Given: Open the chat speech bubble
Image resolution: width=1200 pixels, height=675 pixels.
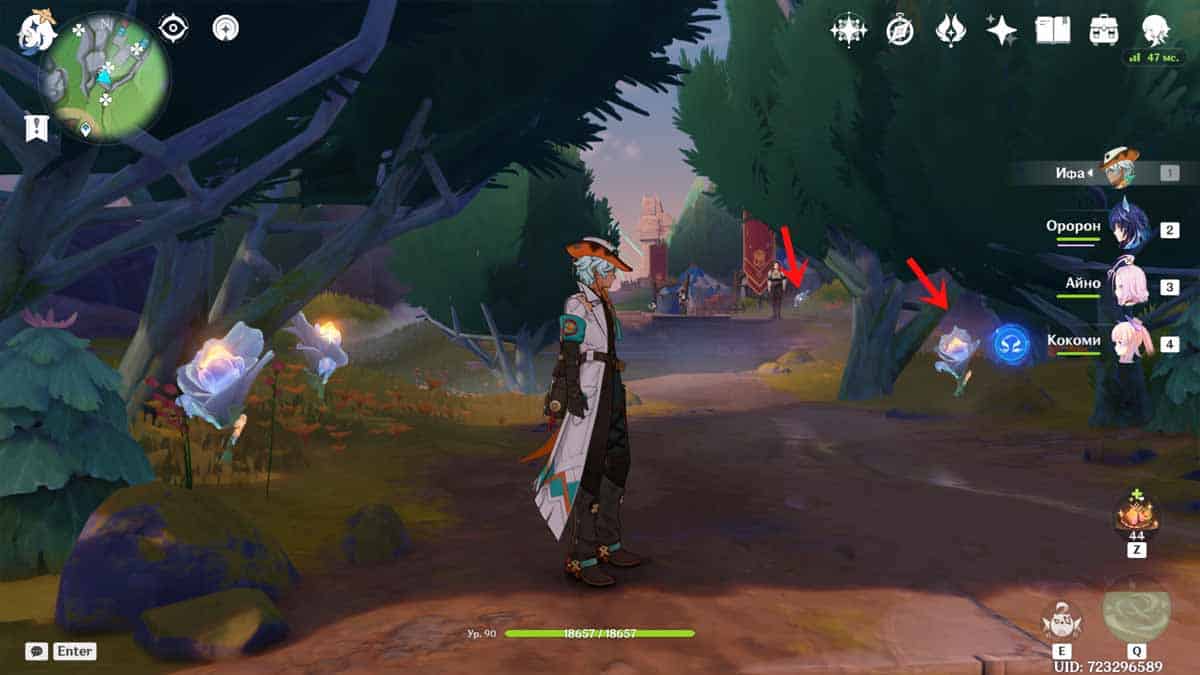Looking at the screenshot, I should (37, 651).
